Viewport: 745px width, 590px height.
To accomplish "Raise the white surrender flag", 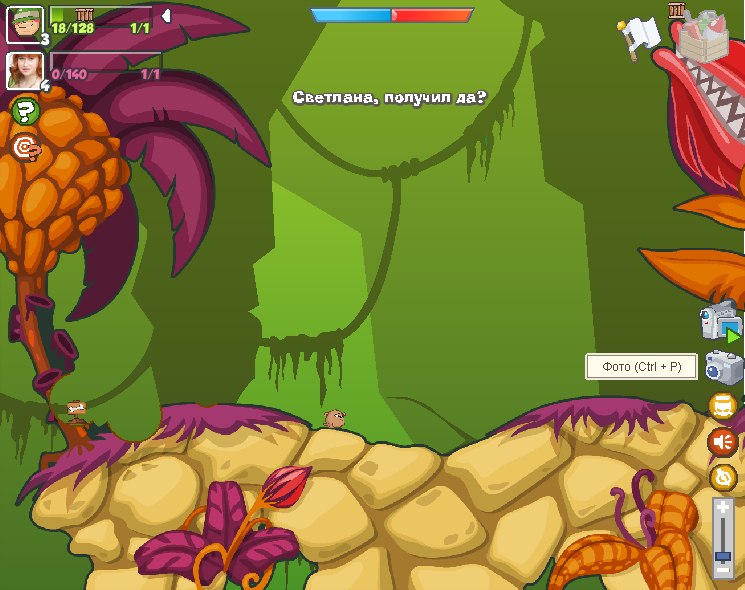I will coord(637,37).
